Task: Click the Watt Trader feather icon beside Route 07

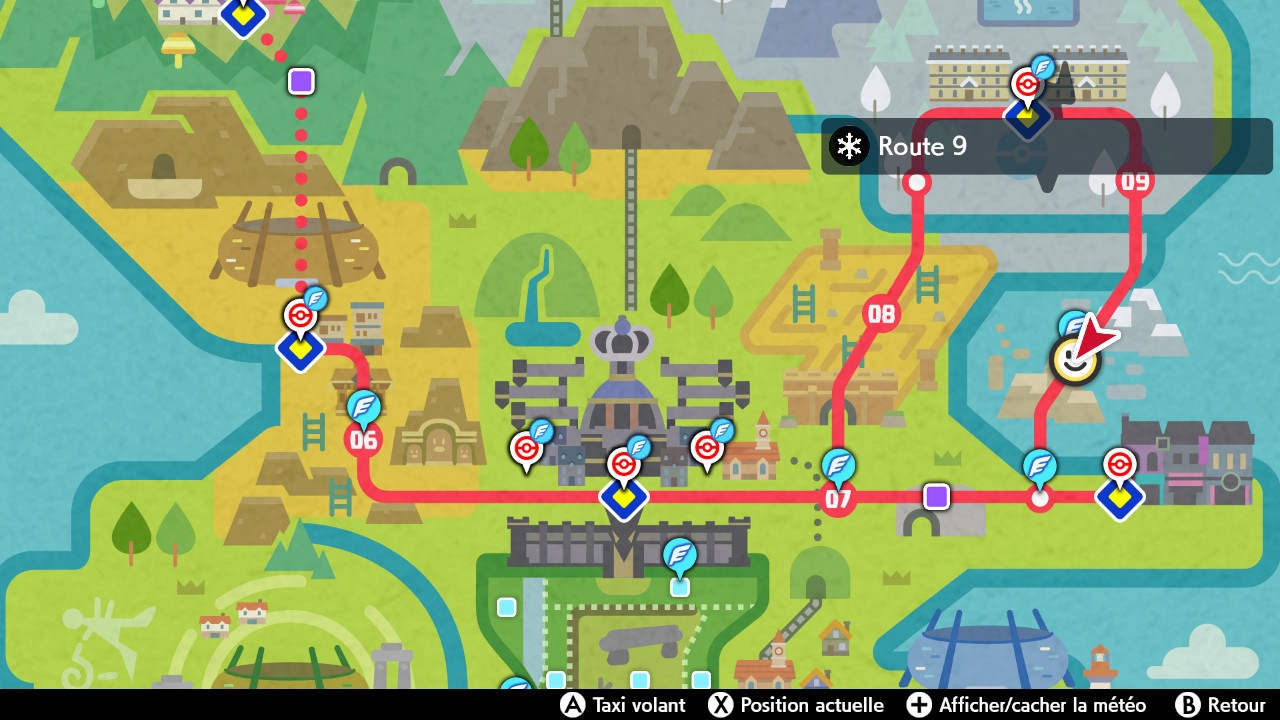Action: (840, 464)
